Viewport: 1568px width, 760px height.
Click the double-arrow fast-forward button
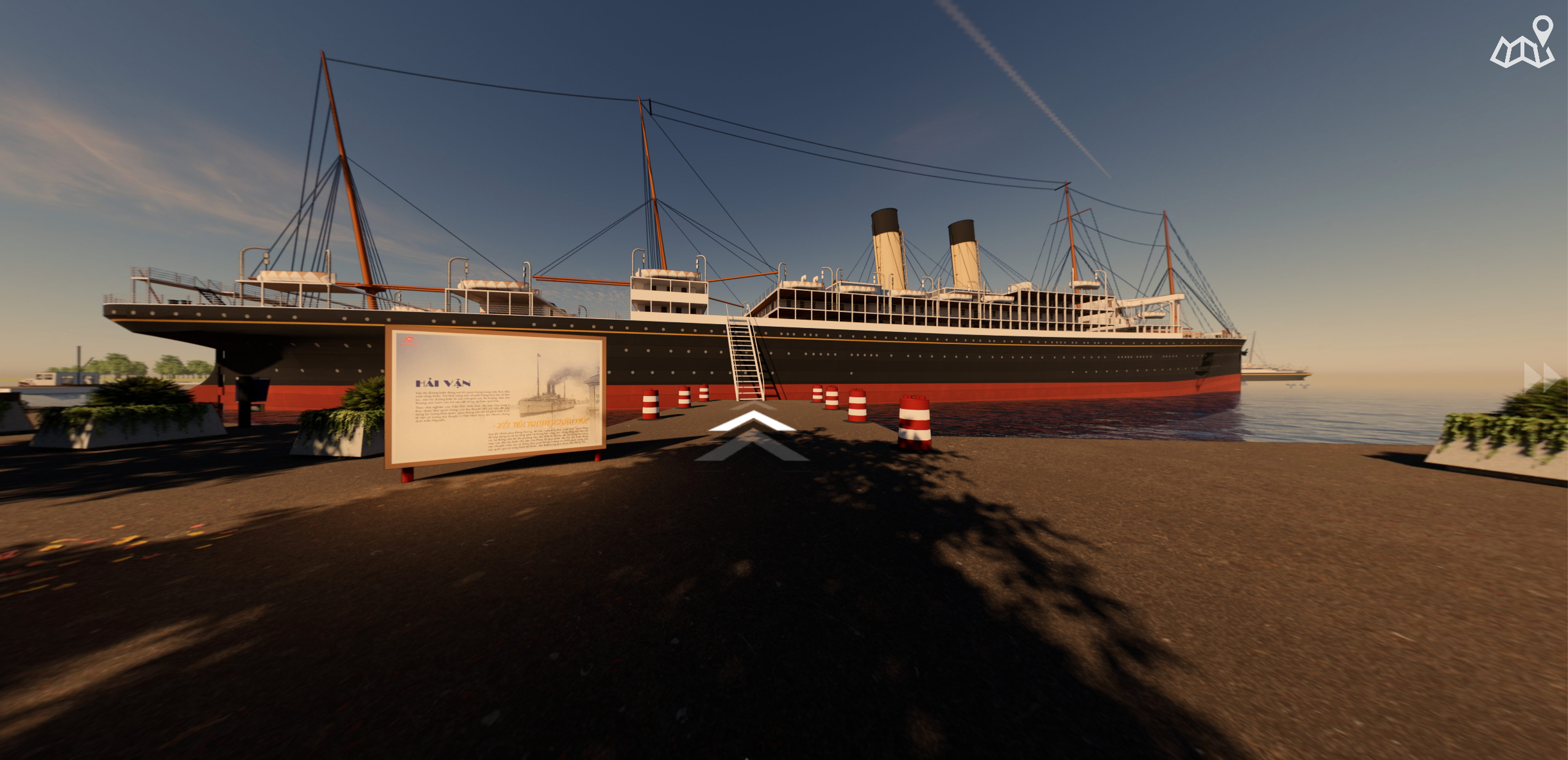point(1542,377)
